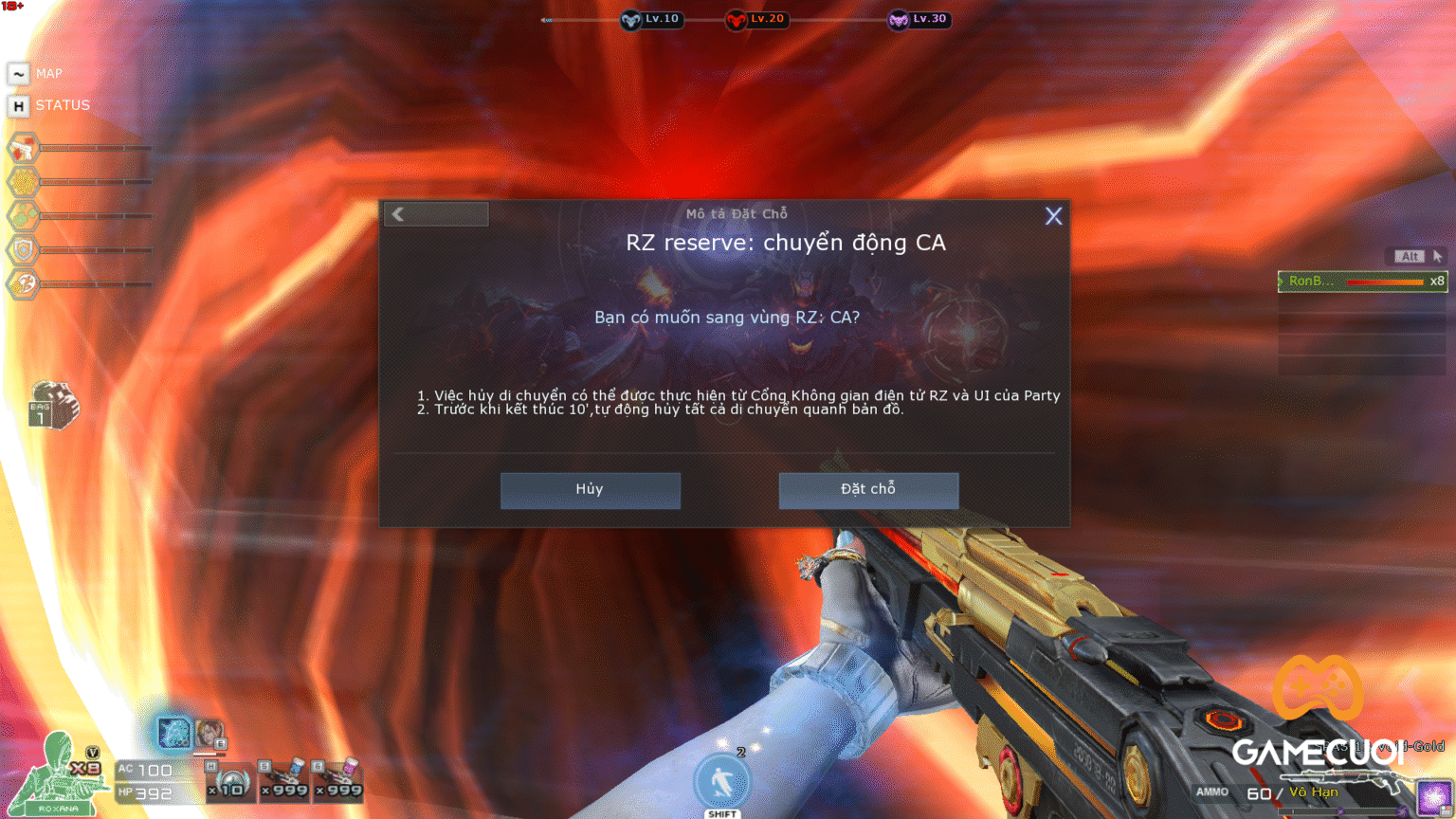The height and width of the screenshot is (819, 1456).
Task: Click the blue x999 ammo item icon
Action: tap(283, 779)
